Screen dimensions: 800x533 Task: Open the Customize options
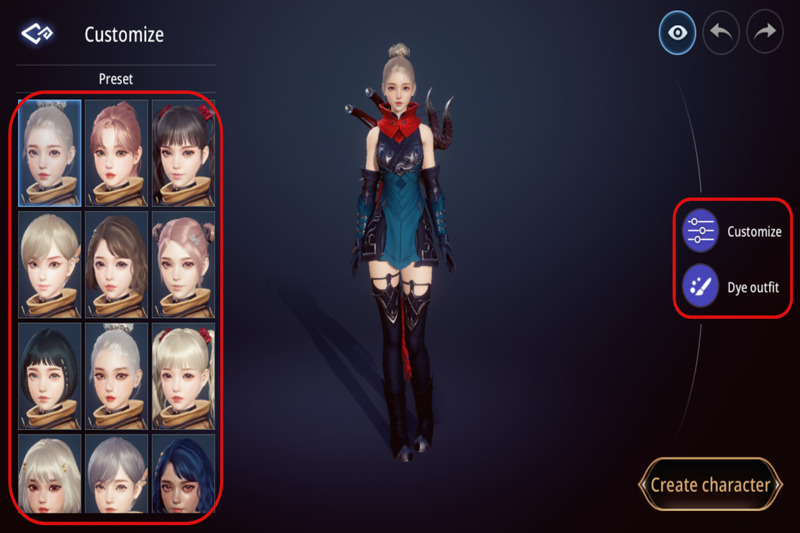[x=700, y=232]
